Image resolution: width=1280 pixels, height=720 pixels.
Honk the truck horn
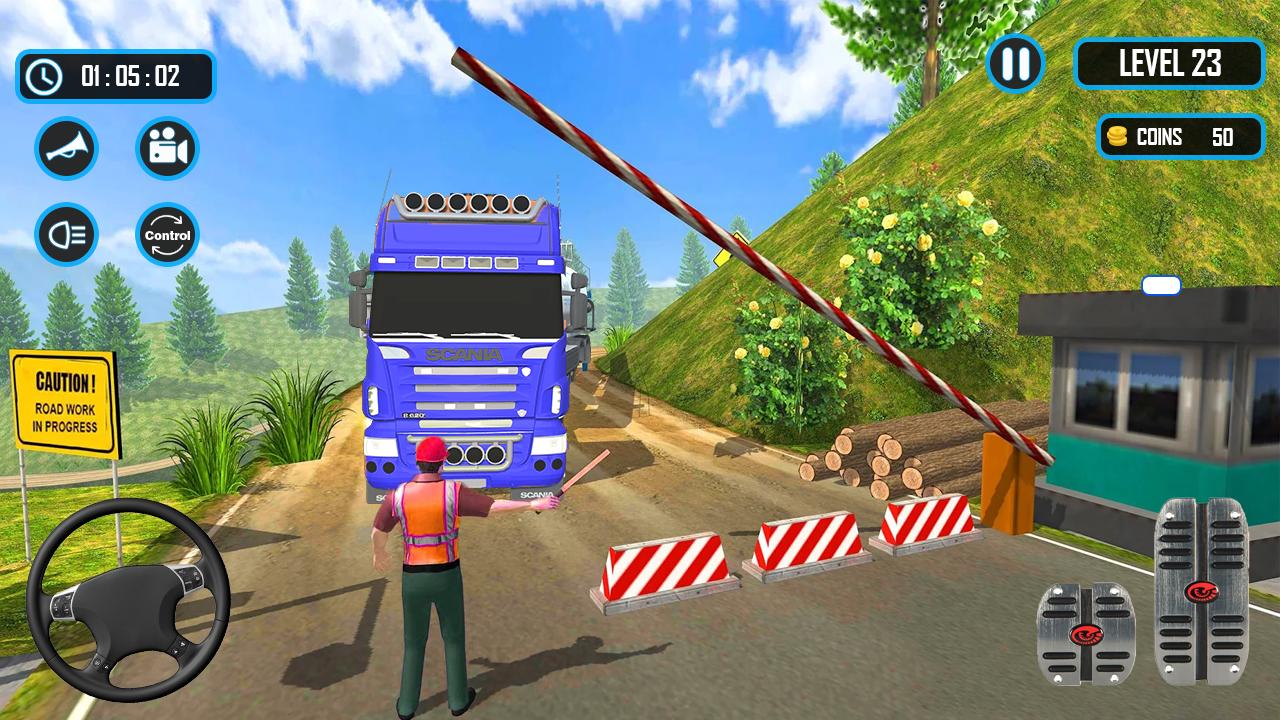(66, 148)
